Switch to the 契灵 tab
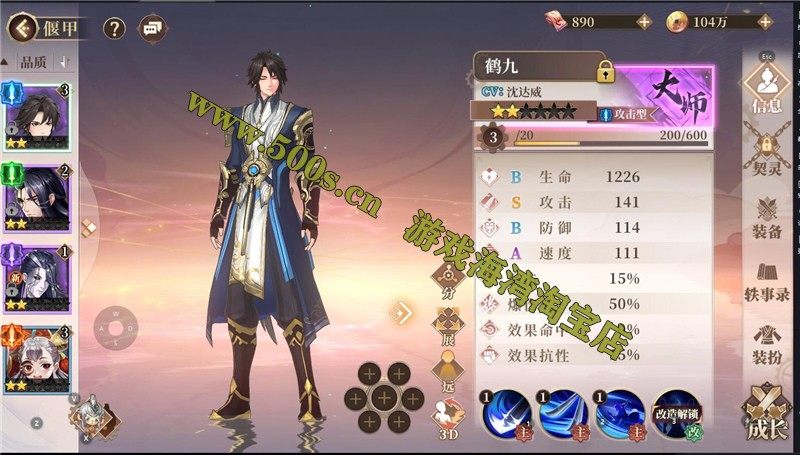Image resolution: width=800 pixels, height=455 pixels. point(768,155)
